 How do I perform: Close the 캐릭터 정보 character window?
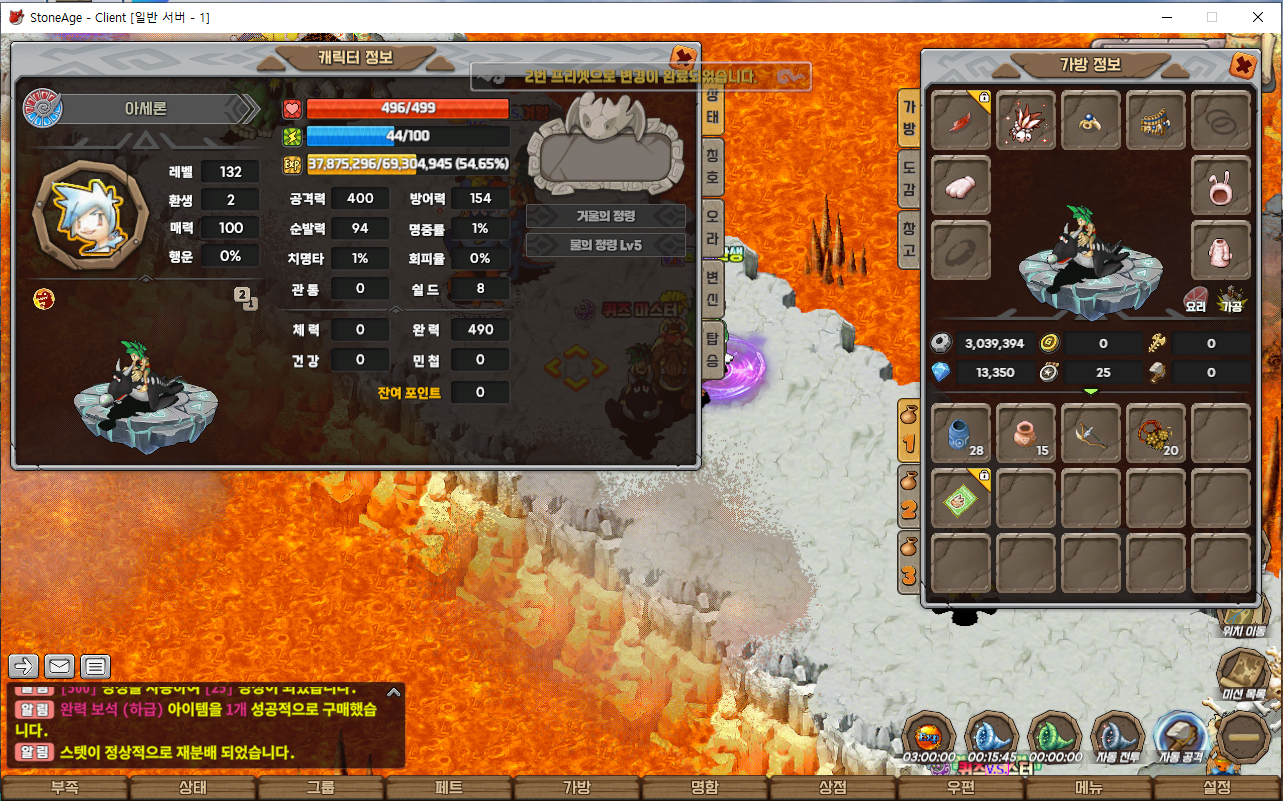click(x=684, y=57)
